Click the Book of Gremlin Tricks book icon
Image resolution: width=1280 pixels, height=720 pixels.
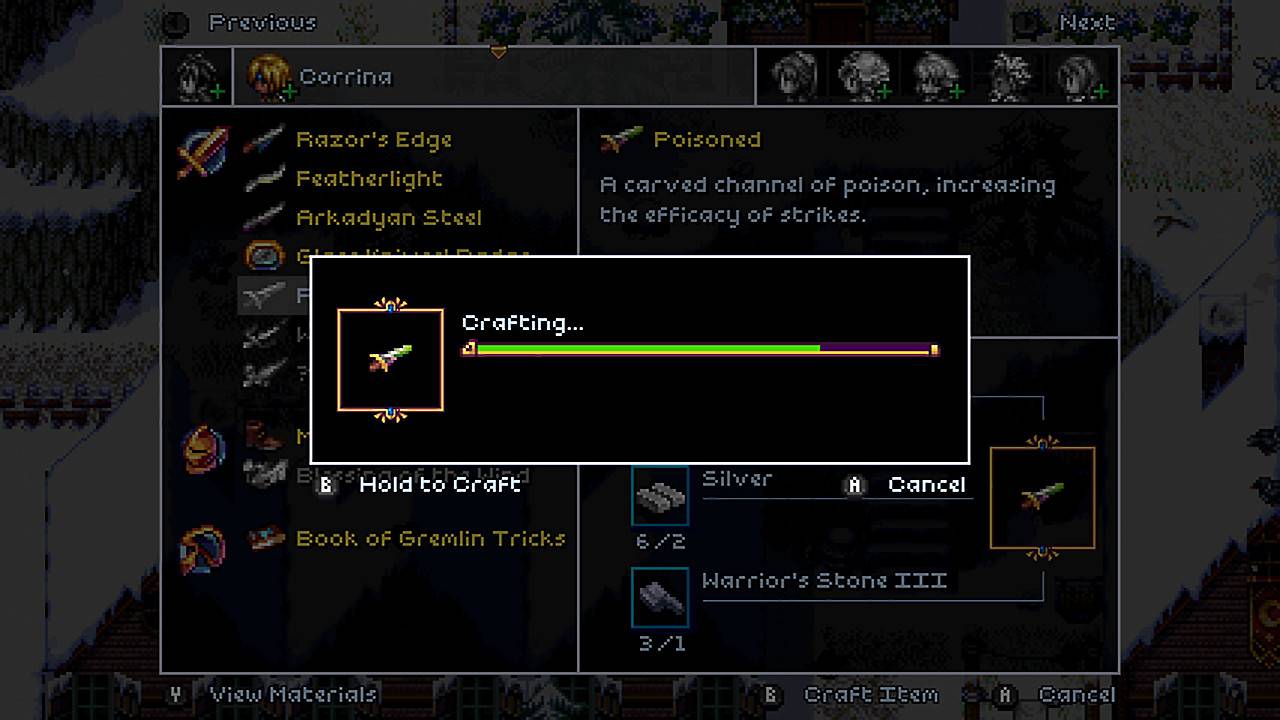point(262,538)
